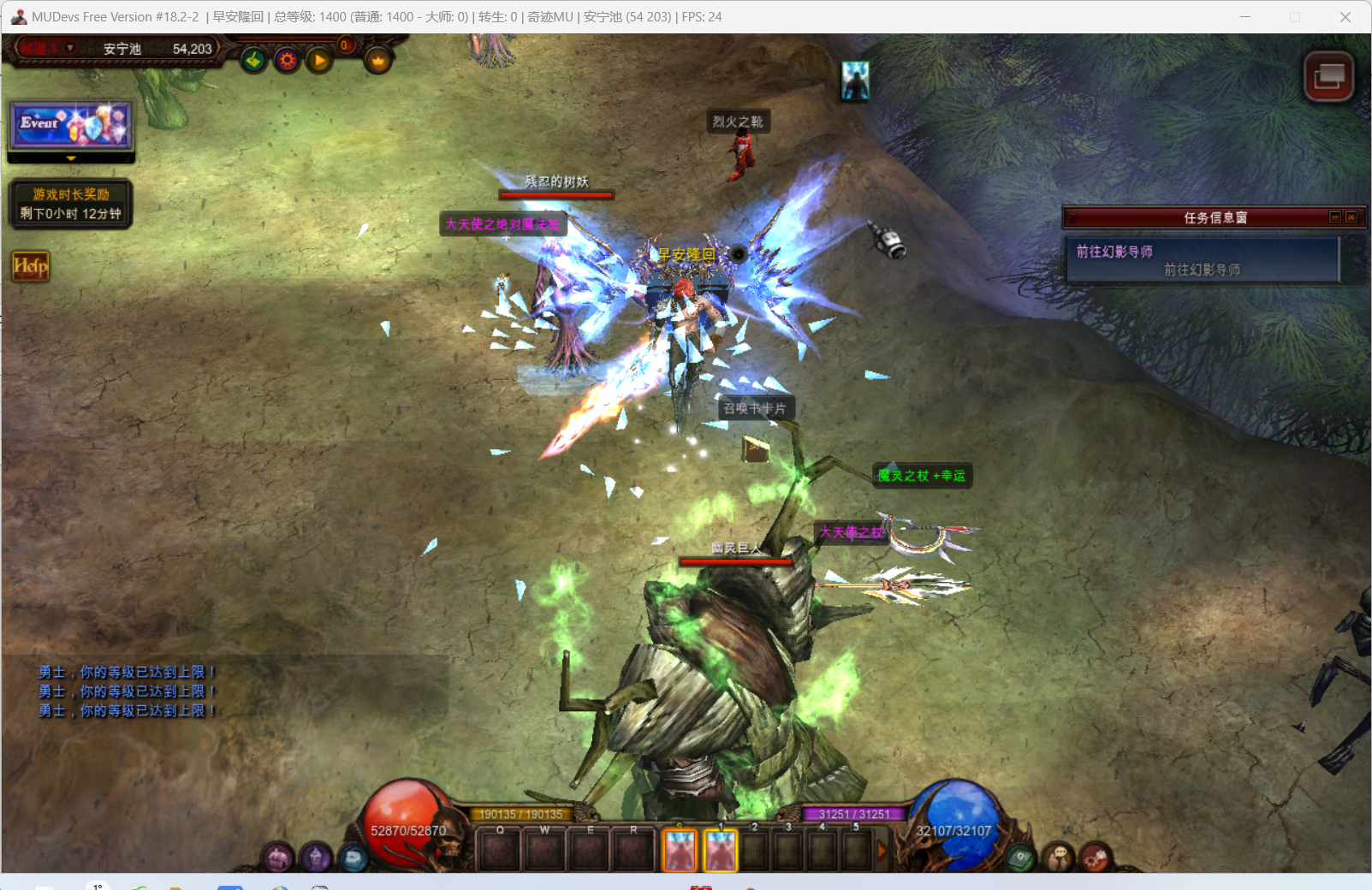The width and height of the screenshot is (1372, 890).
Task: Close the 任务信息窗 quest panel
Action: [x=1351, y=217]
